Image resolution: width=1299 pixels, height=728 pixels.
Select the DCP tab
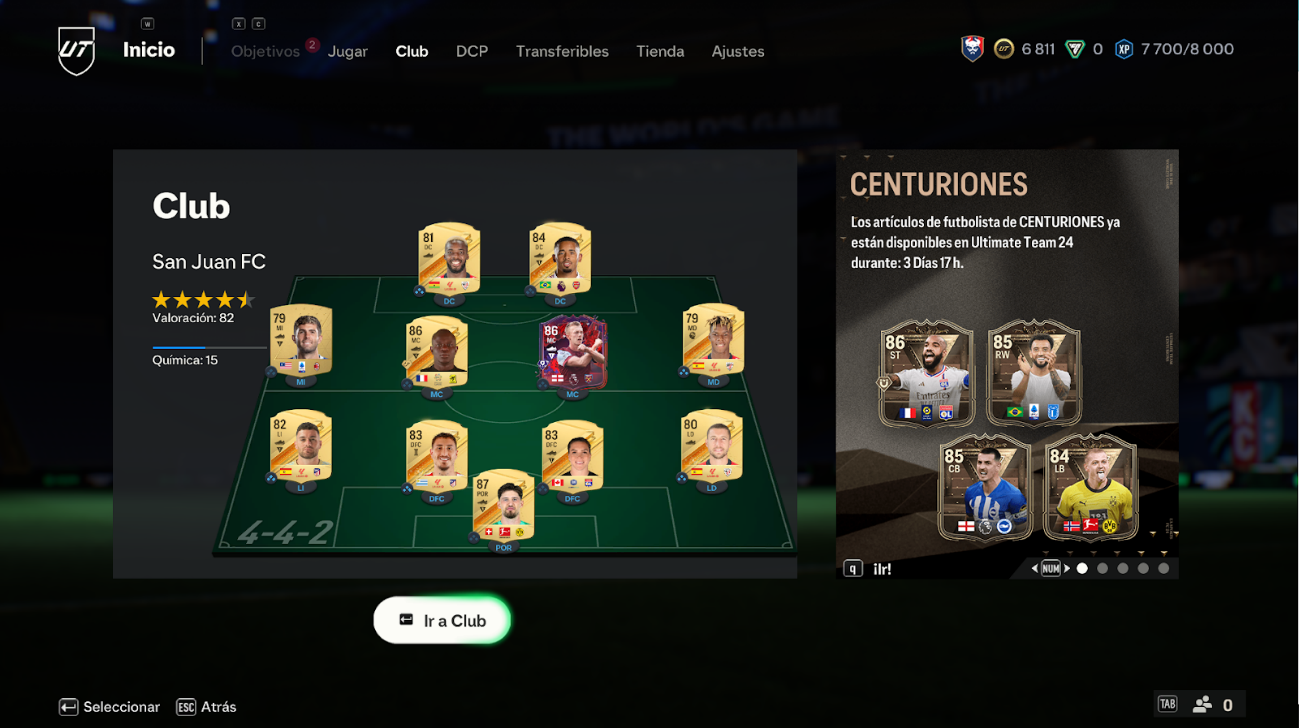pyautogui.click(x=471, y=51)
